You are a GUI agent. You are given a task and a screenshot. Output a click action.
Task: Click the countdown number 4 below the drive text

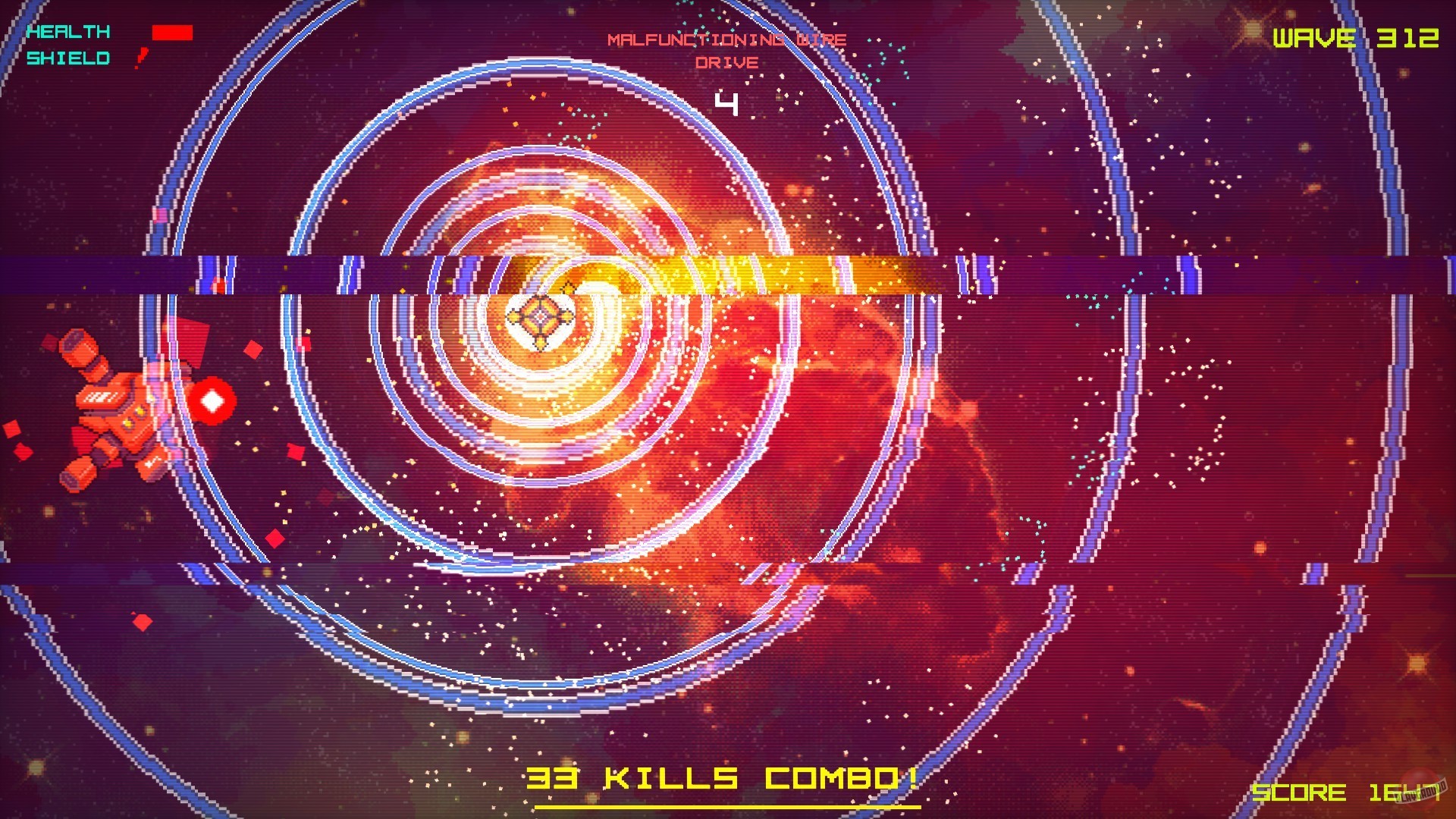coord(728,103)
